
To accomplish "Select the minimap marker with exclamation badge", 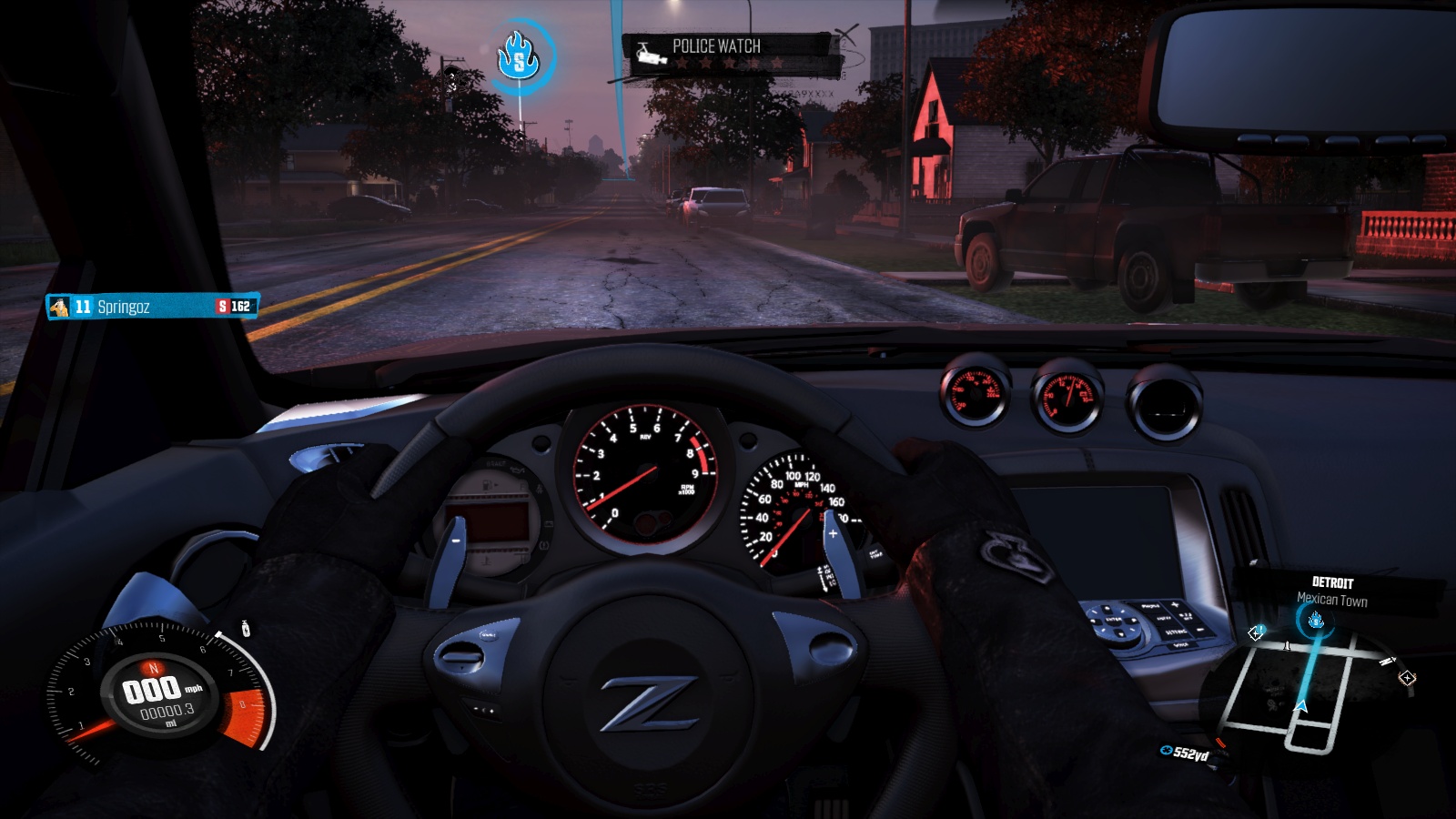I will click(1256, 632).
